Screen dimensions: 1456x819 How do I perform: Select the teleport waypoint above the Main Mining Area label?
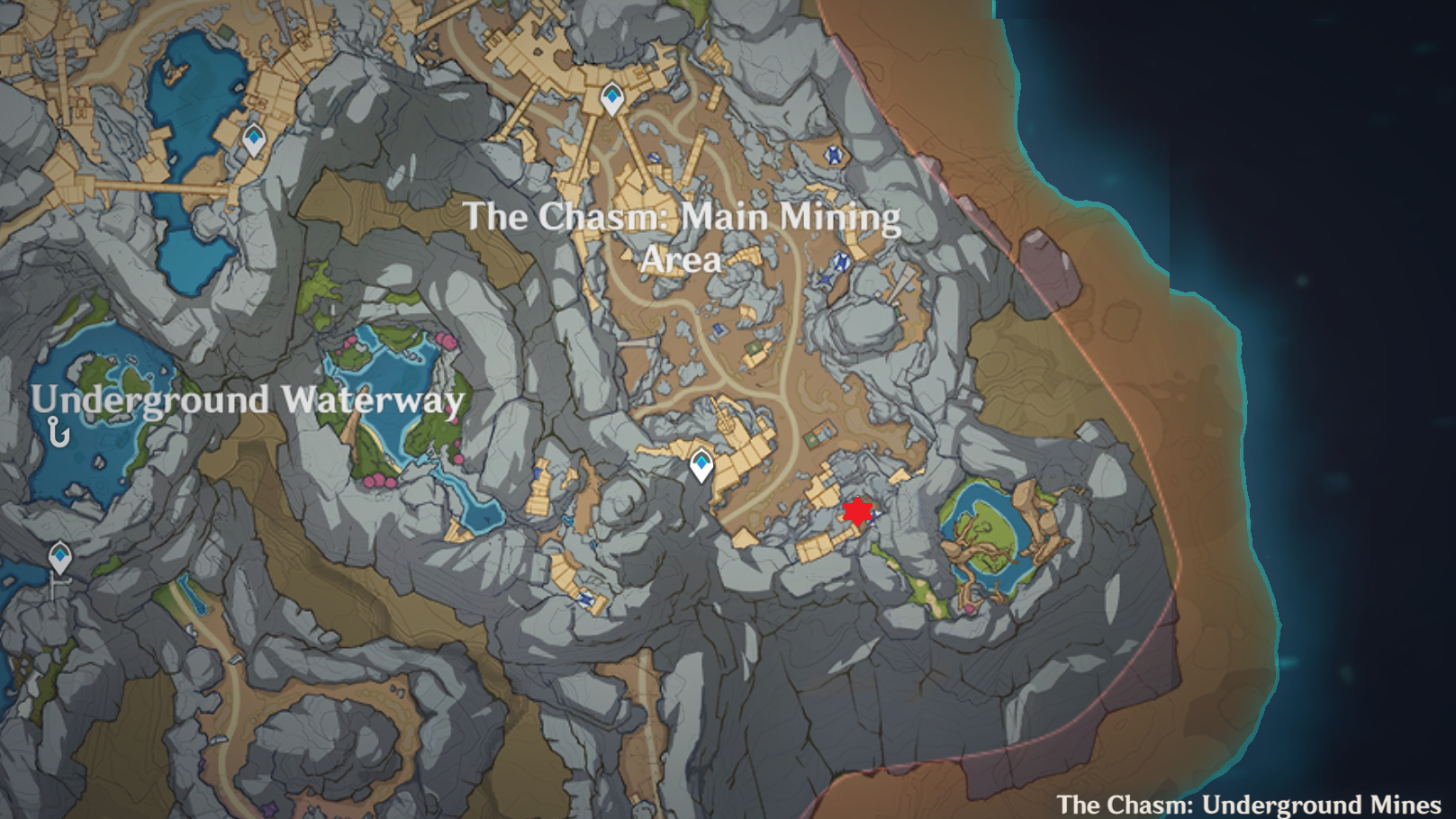click(612, 98)
